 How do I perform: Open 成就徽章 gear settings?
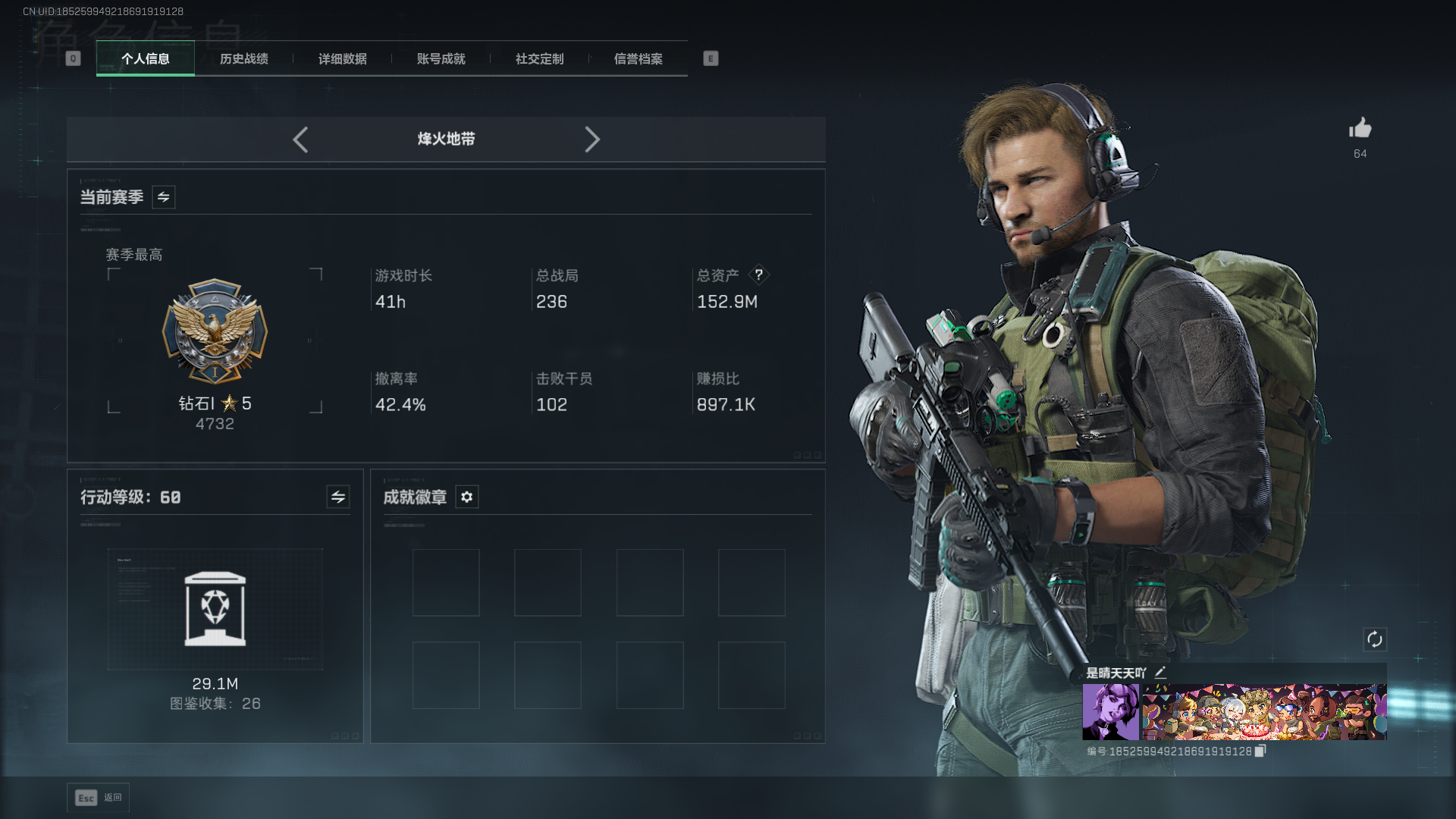pos(467,497)
